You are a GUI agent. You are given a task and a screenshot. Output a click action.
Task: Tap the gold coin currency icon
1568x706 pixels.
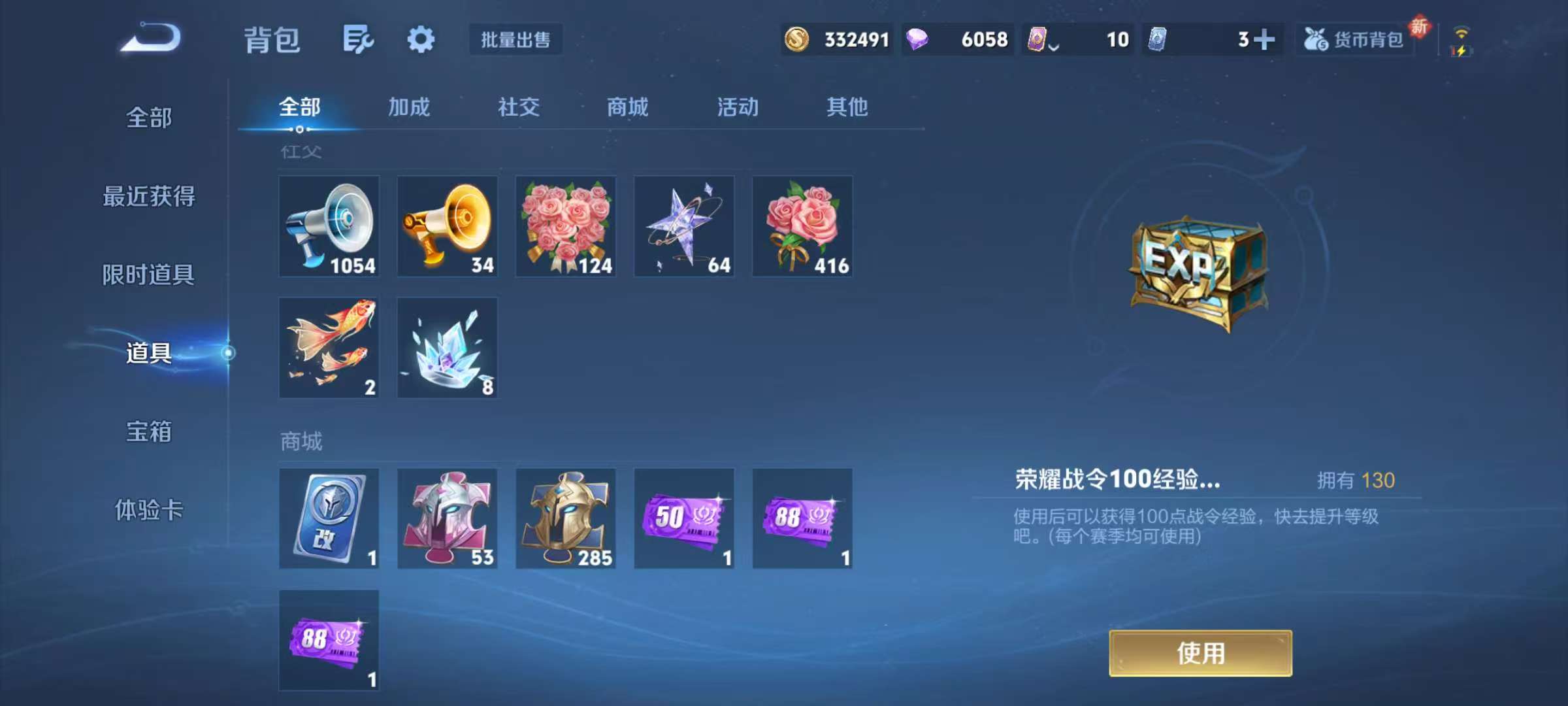796,39
